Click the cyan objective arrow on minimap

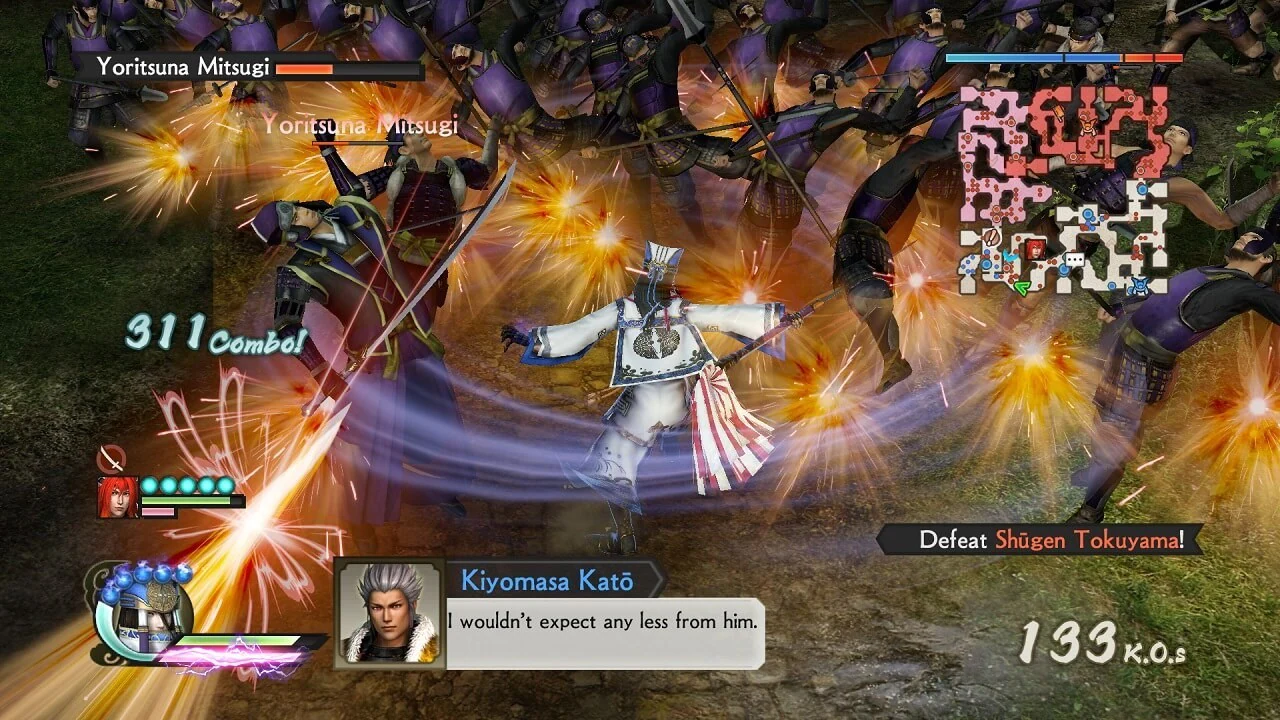point(1008,254)
